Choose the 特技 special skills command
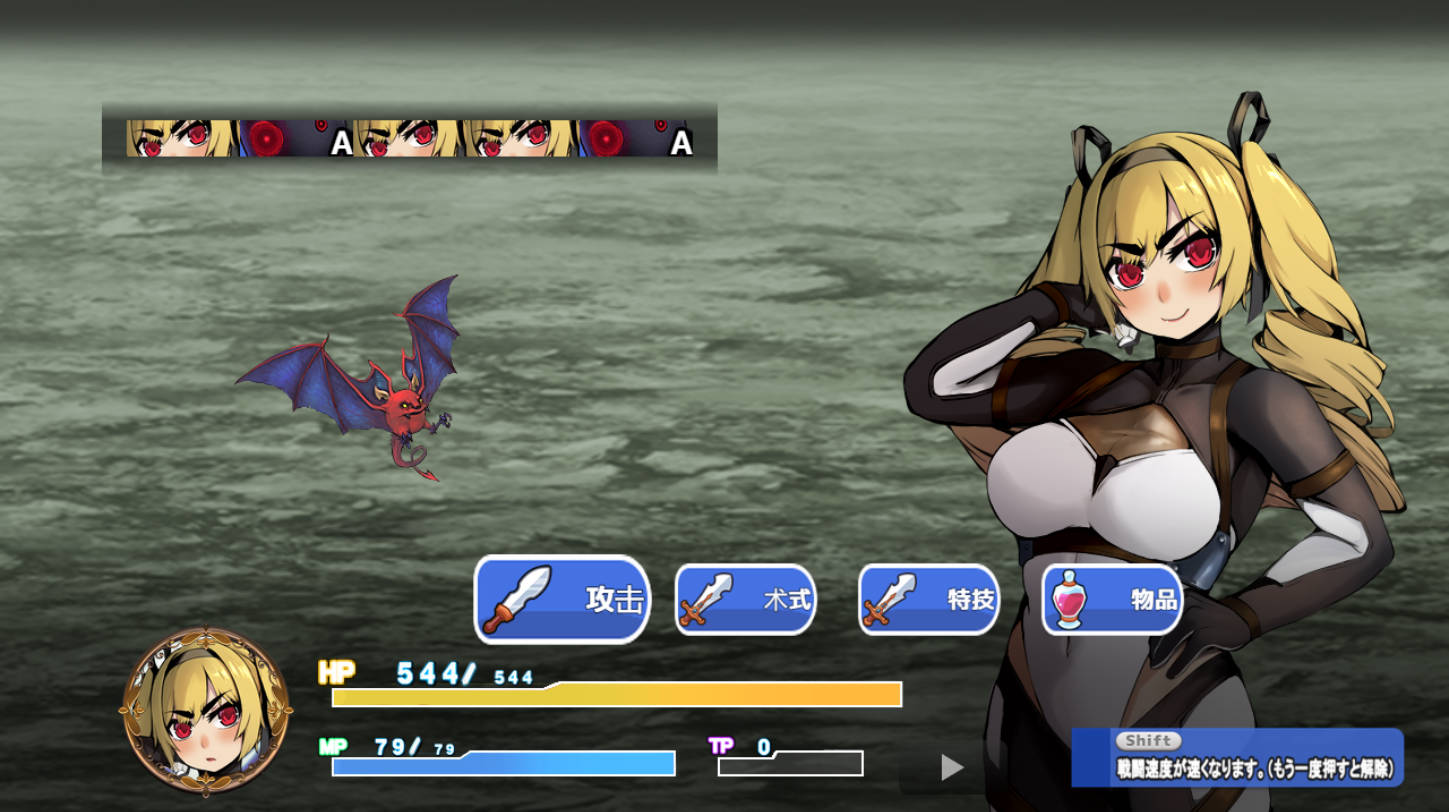The image size is (1449, 812). [928, 599]
